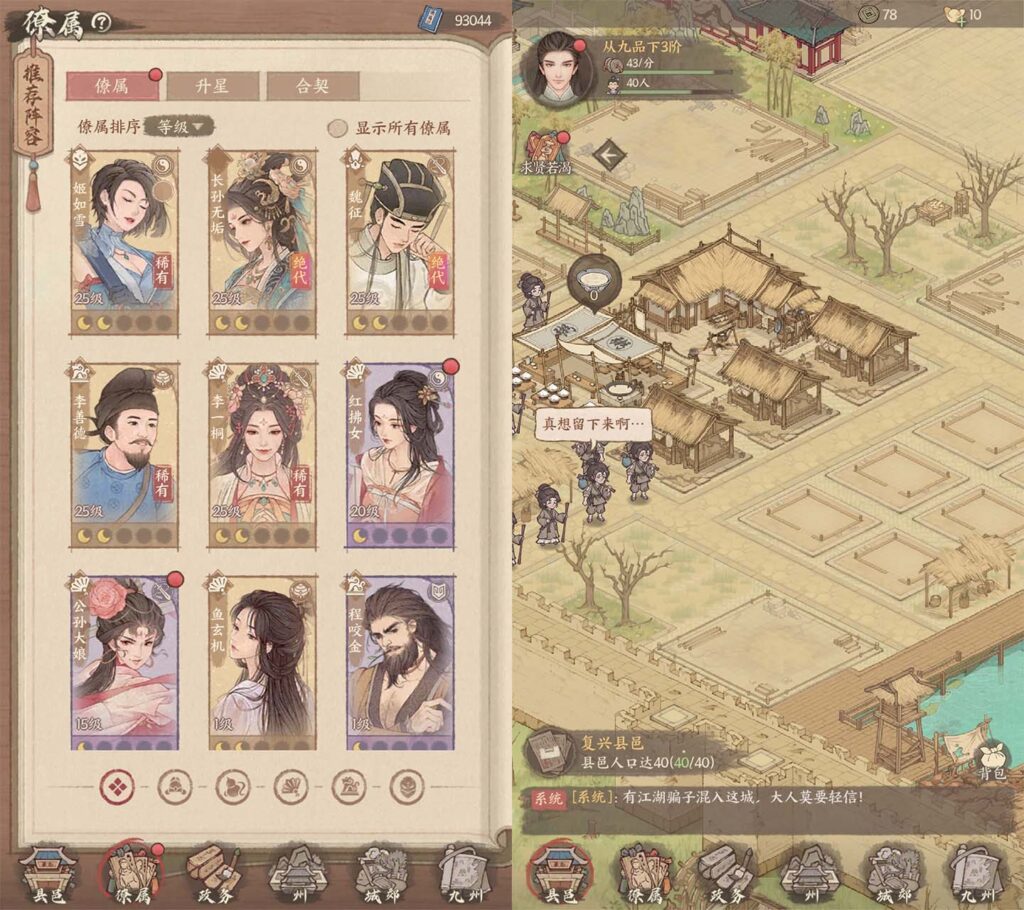This screenshot has width=1024, height=910.
Task: Toggle the 显示所有僚属 checkbox
Action: (x=339, y=128)
